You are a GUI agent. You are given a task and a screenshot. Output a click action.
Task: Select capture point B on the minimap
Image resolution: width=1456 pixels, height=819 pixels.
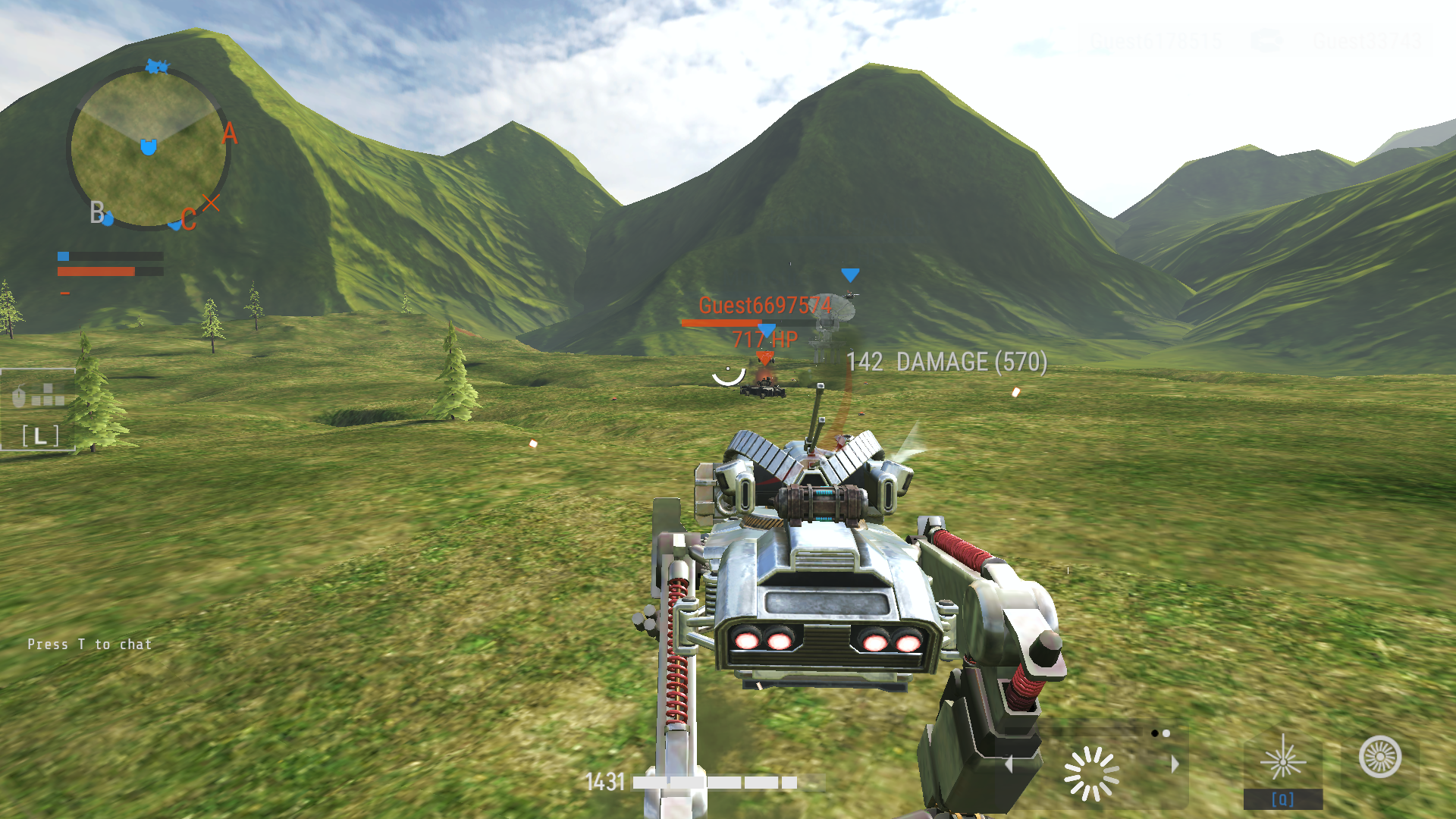pyautogui.click(x=97, y=212)
